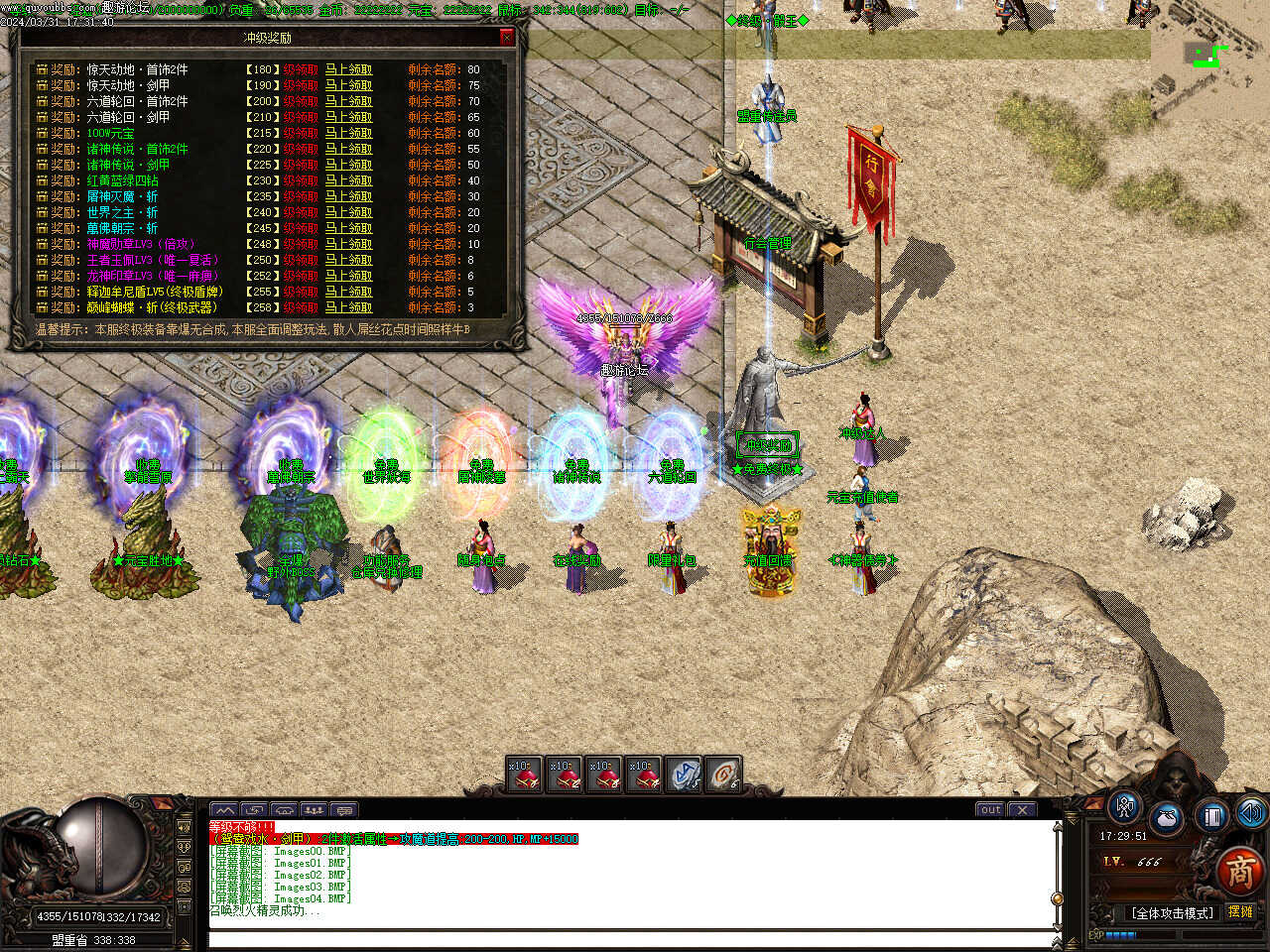Screen dimensions: 1270x952
Task: Use the blue scroll in hotbar slot 5
Action: pos(685,774)
